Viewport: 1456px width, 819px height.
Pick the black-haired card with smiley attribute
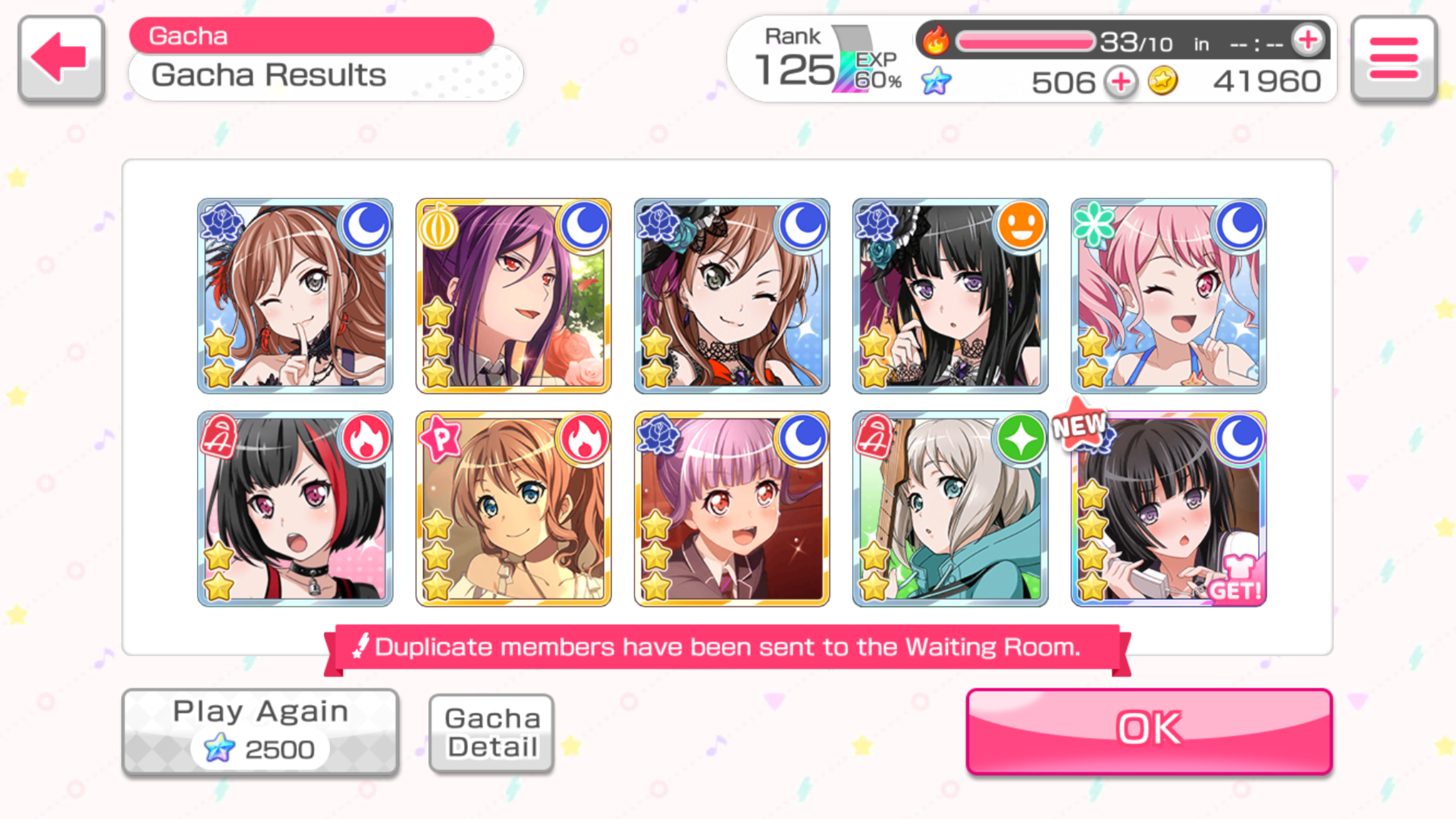[950, 296]
